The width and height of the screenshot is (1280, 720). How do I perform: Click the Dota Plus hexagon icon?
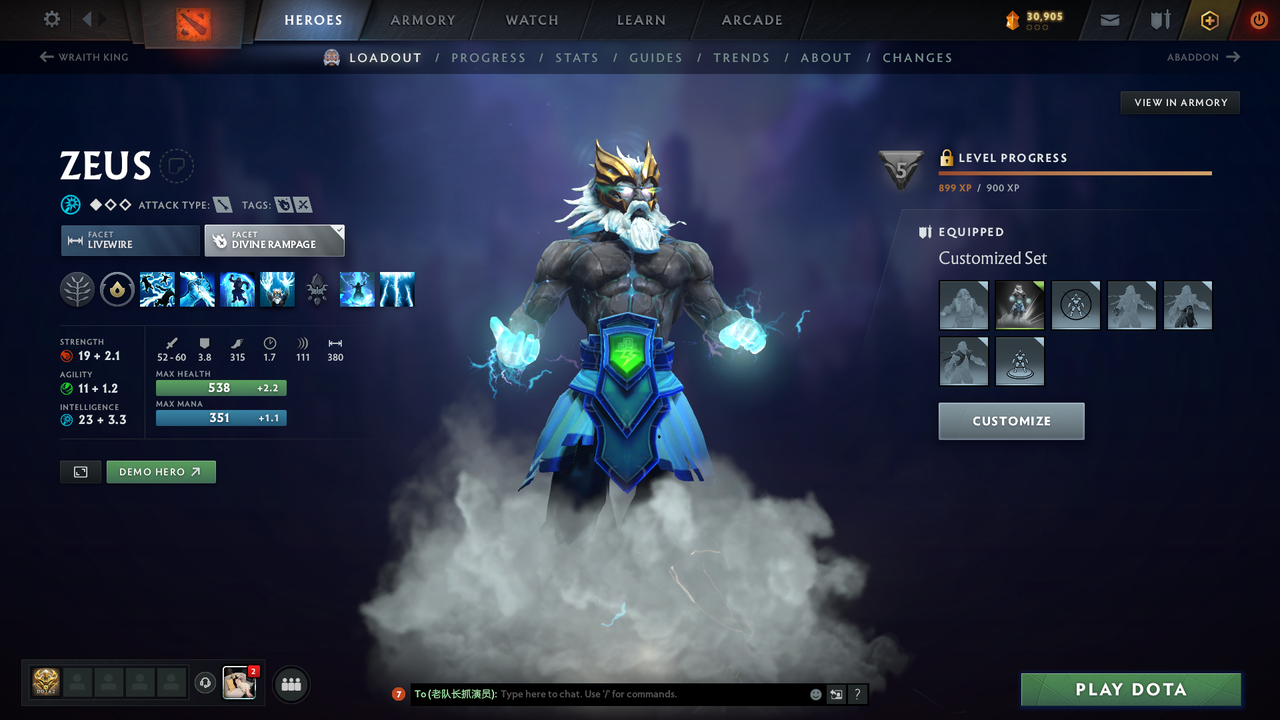(1209, 19)
